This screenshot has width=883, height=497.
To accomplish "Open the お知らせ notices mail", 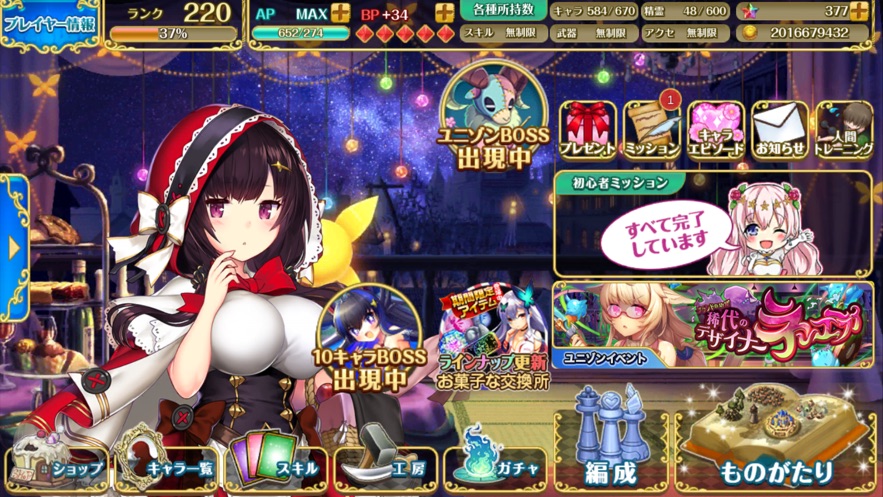I will pyautogui.click(x=780, y=130).
